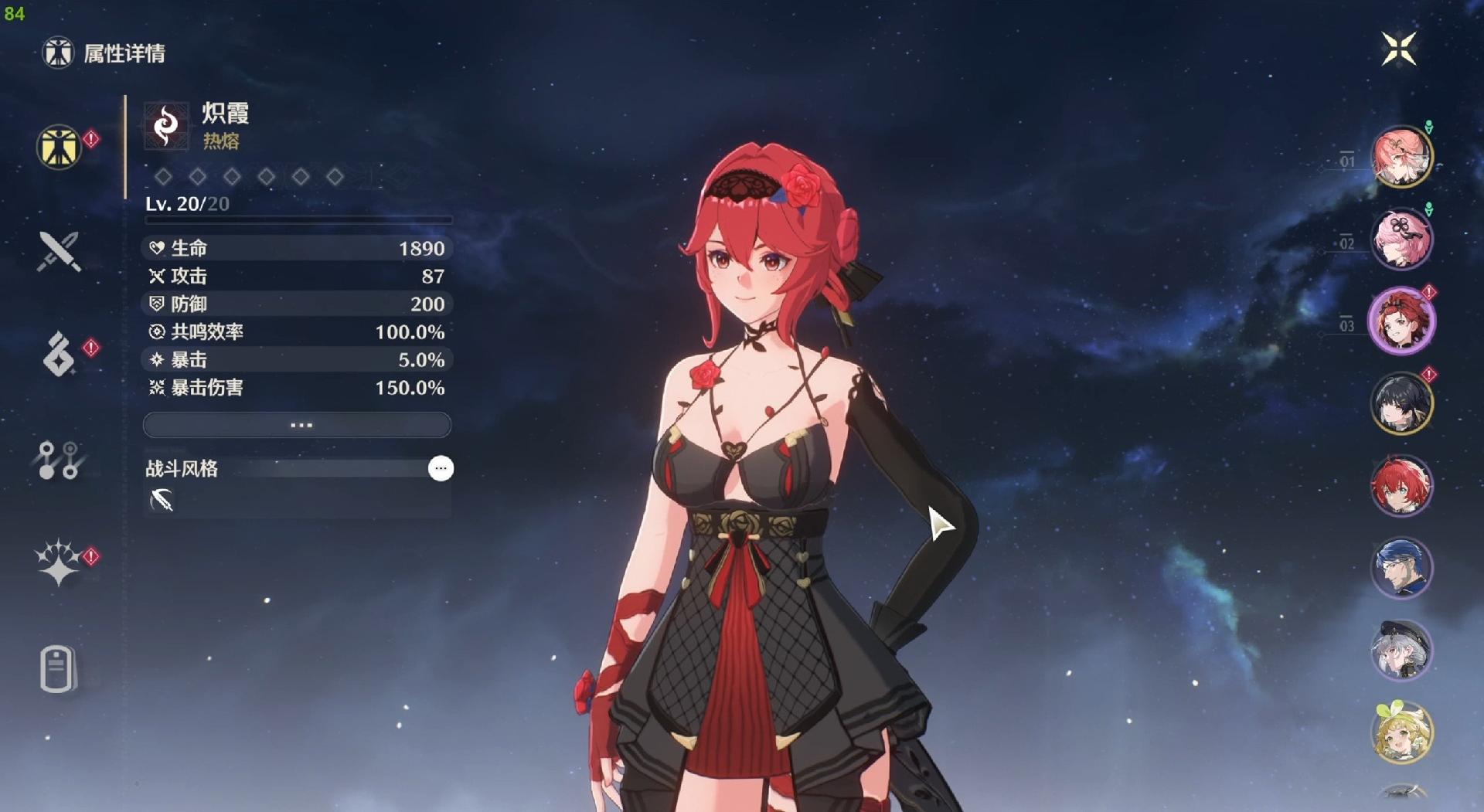Select the highlighted red-haired Chixia portrait

[x=1401, y=321]
